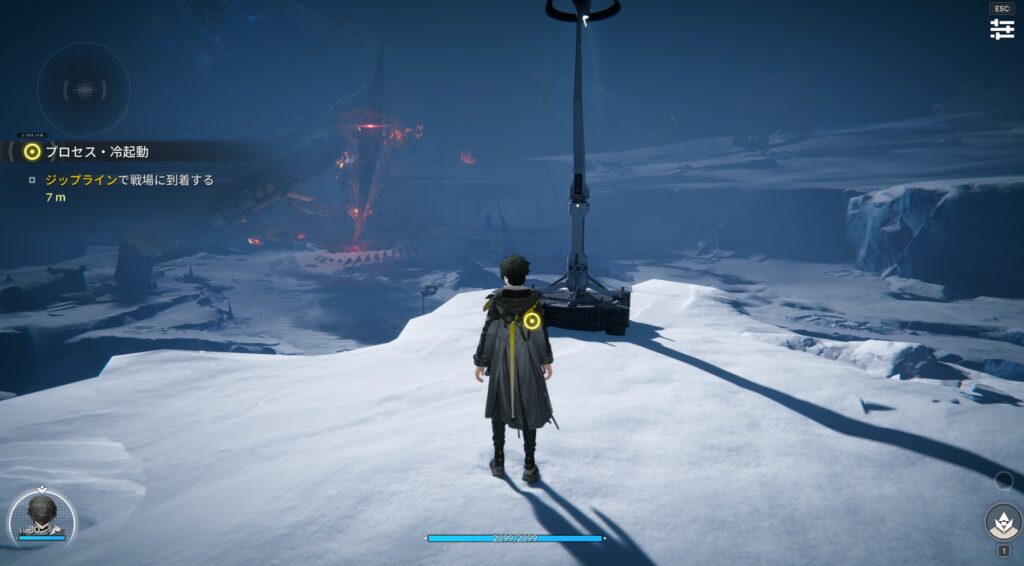Click the circular minimap radar
The height and width of the screenshot is (566, 1024).
[x=84, y=89]
